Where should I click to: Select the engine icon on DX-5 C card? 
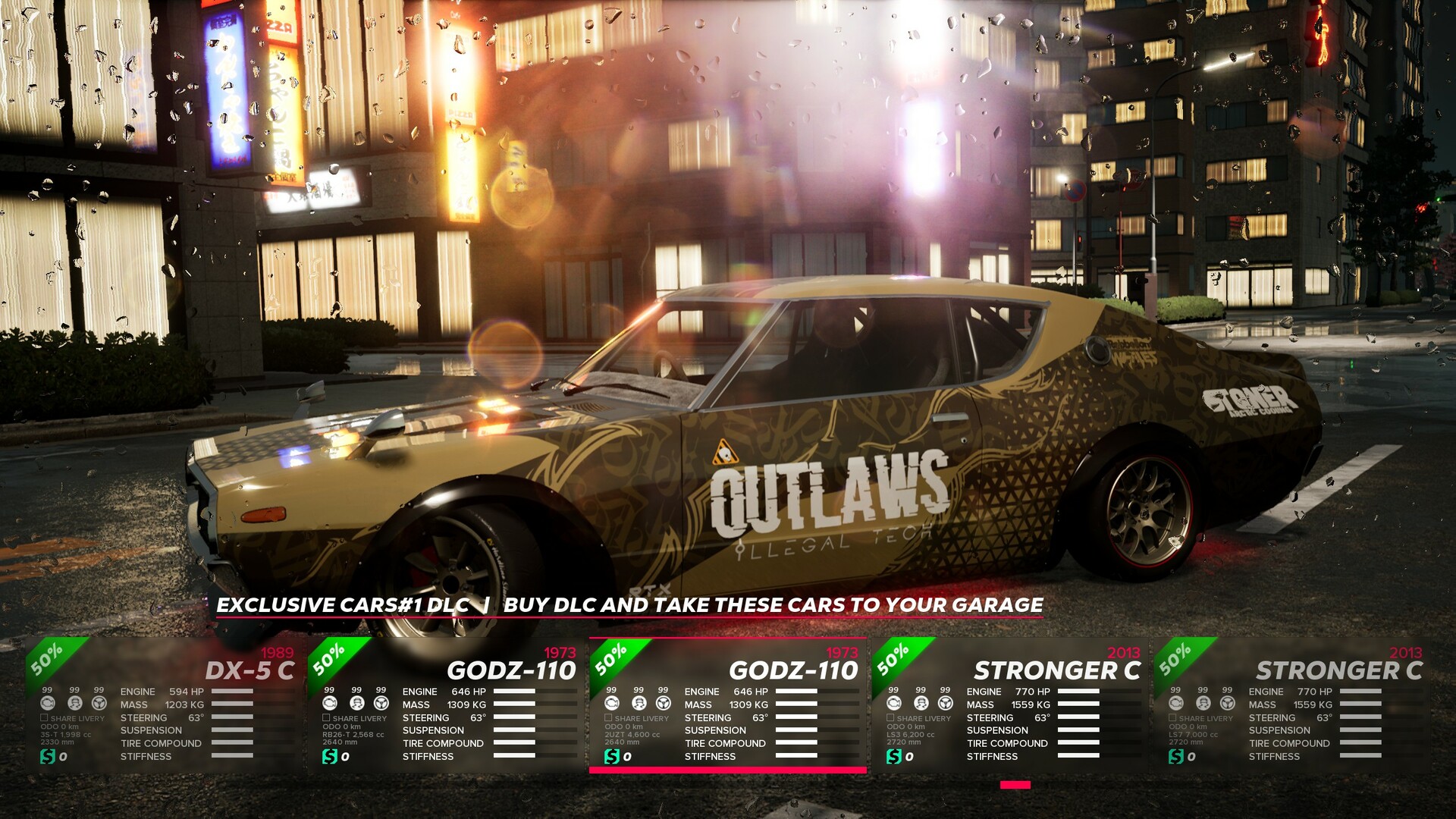click(x=48, y=704)
